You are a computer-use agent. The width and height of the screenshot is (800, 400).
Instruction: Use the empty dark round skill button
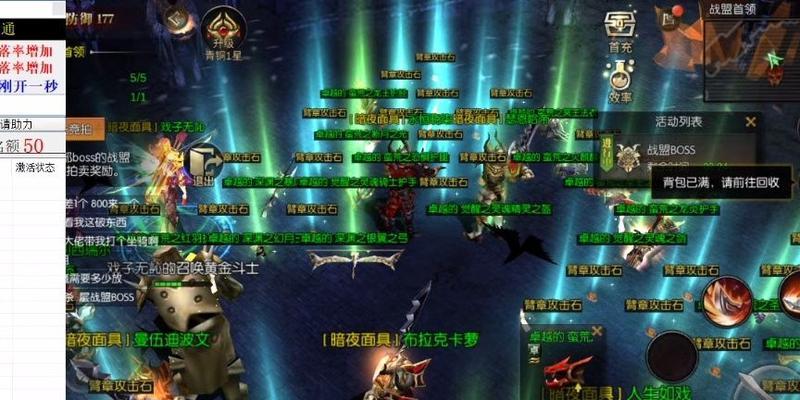click(x=671, y=356)
